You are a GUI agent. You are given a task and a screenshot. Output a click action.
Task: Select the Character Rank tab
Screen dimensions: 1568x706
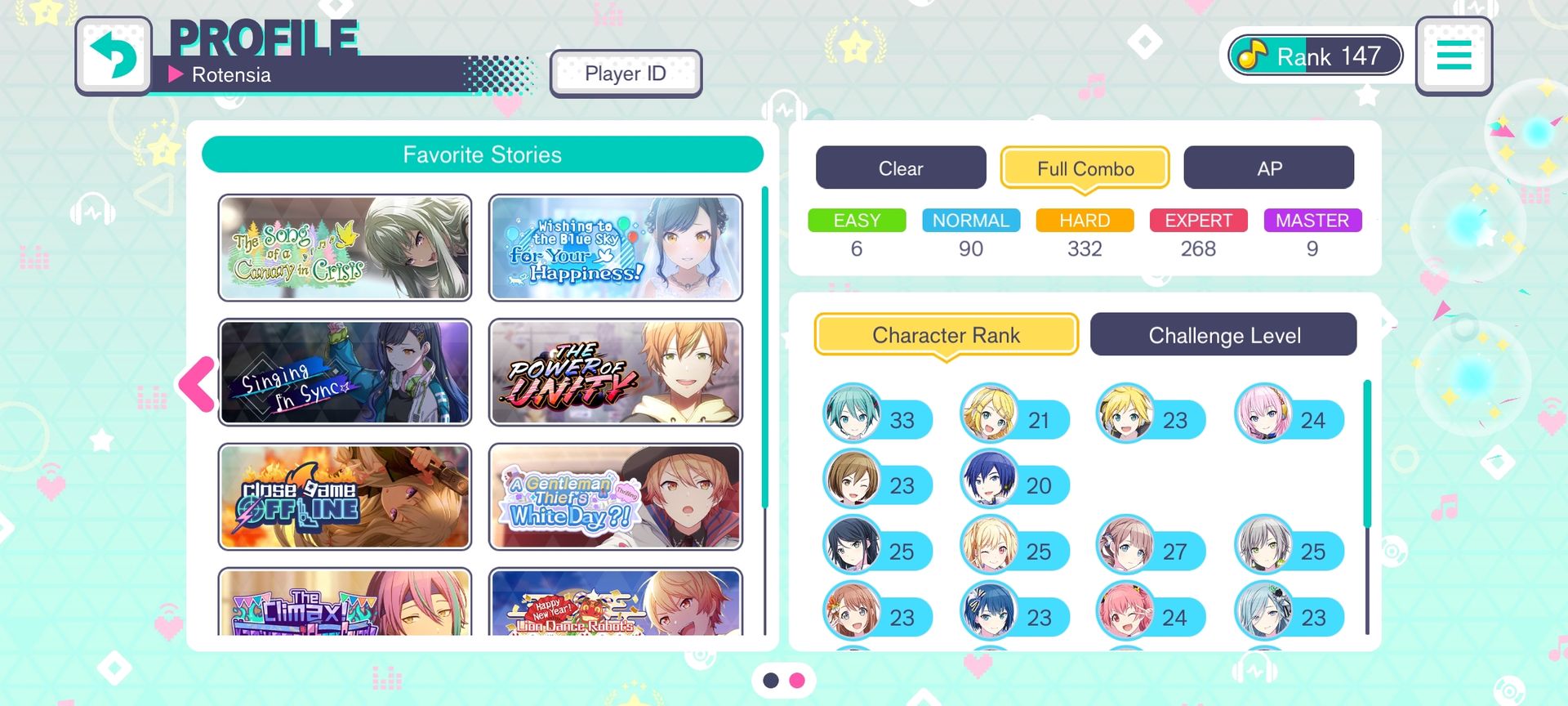pyautogui.click(x=946, y=335)
